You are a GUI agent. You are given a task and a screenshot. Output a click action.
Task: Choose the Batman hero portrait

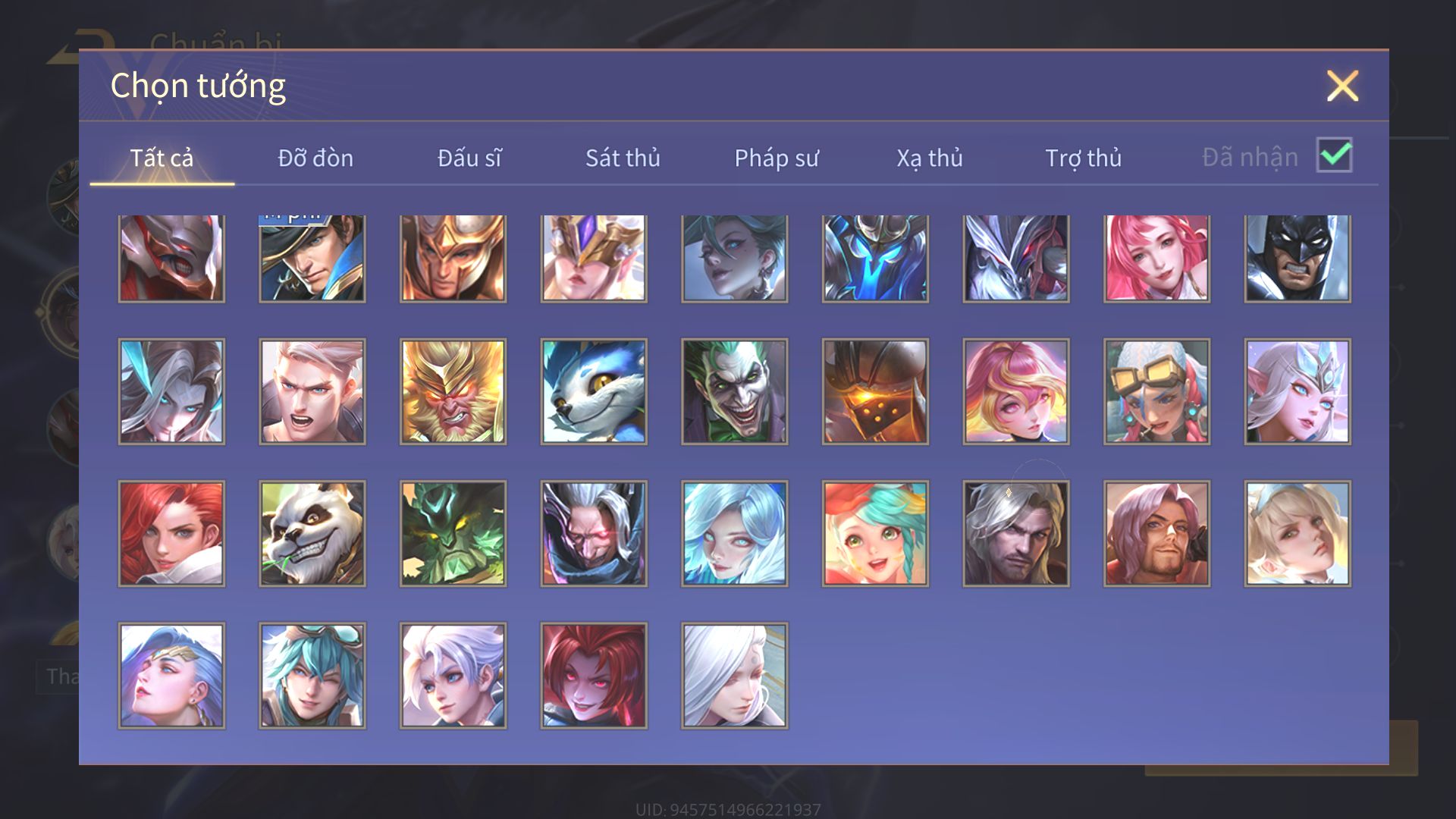pos(1298,258)
